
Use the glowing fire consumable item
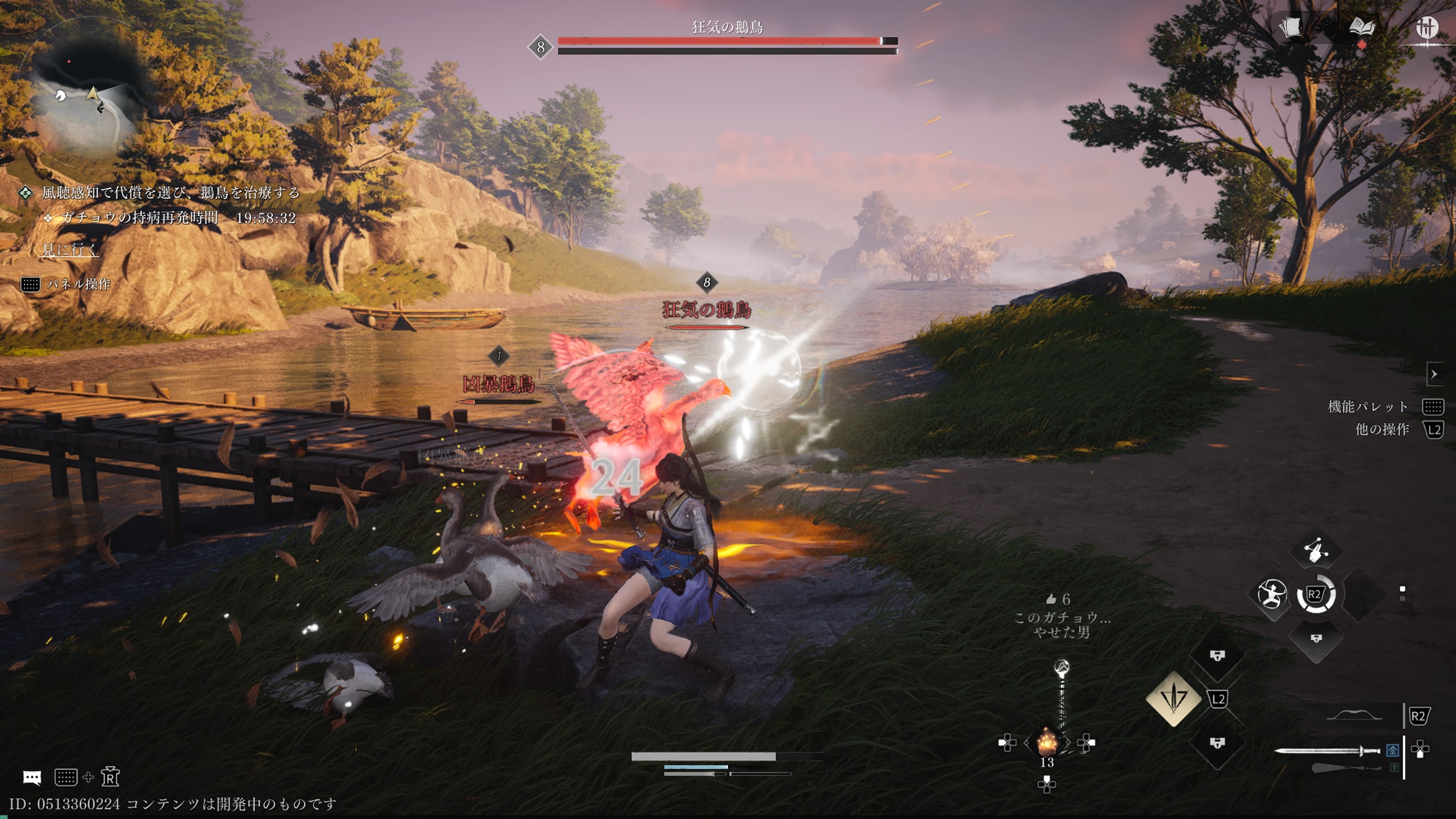click(x=1047, y=742)
